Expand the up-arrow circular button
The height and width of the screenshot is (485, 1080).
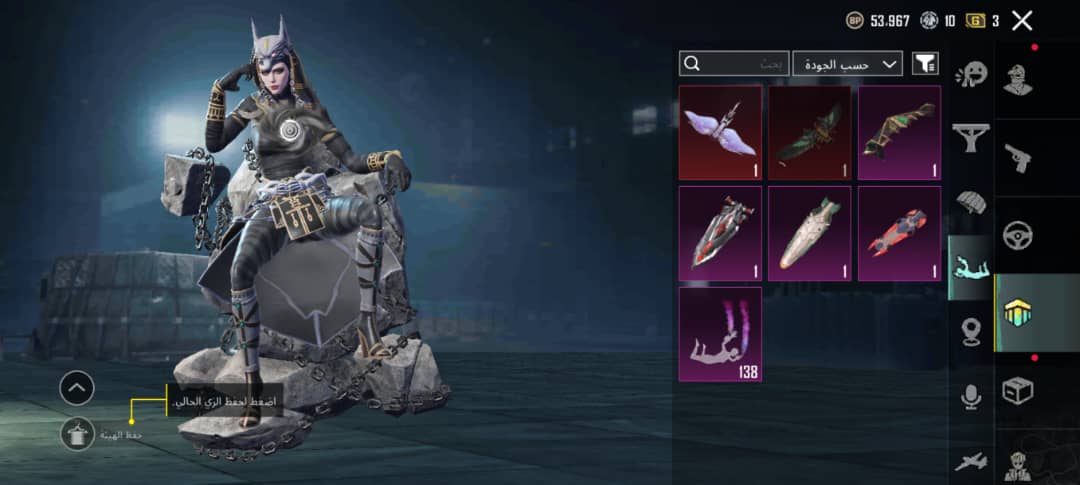pyautogui.click(x=77, y=387)
